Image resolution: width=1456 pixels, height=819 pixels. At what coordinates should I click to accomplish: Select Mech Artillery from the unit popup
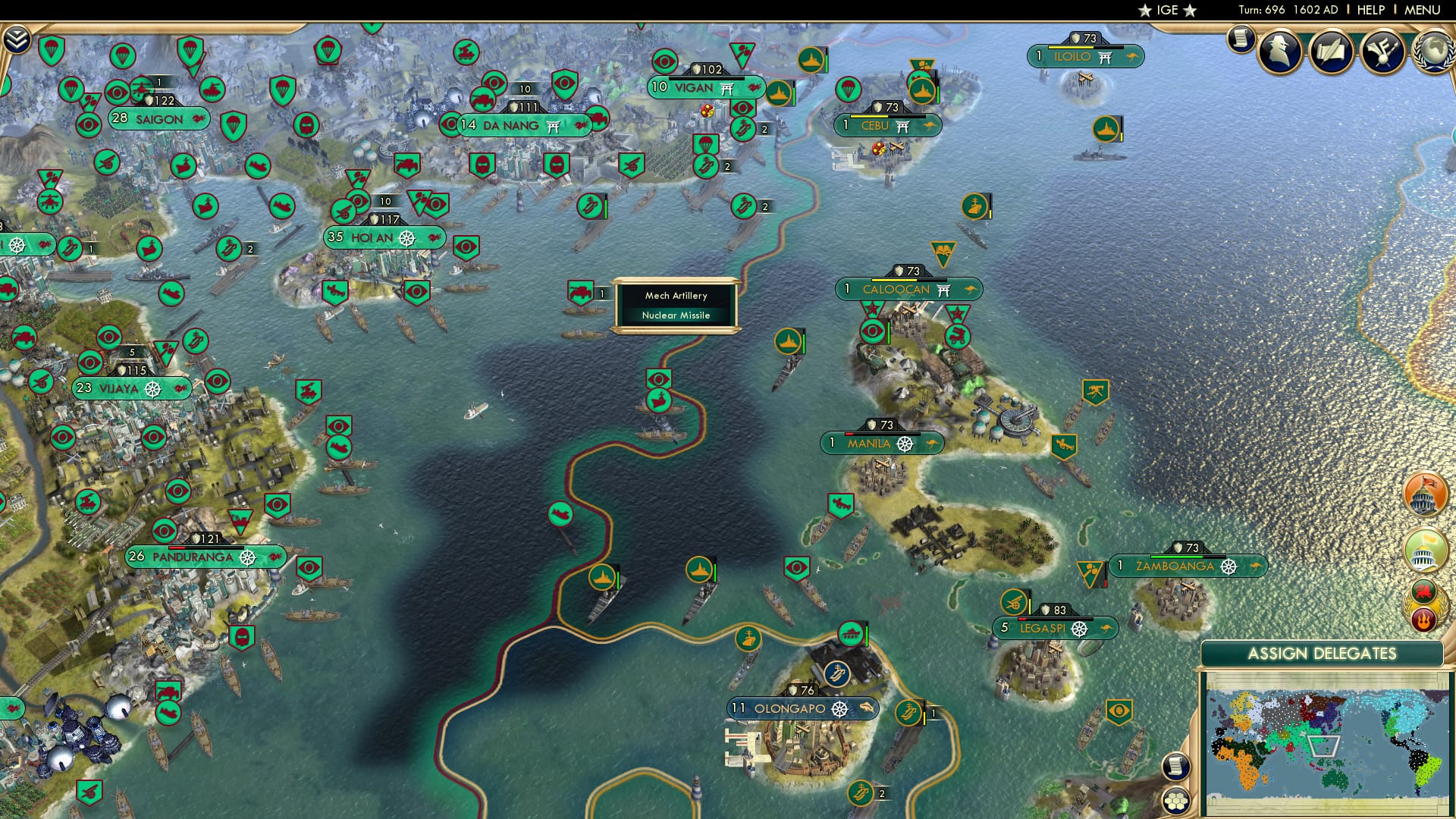tap(675, 296)
